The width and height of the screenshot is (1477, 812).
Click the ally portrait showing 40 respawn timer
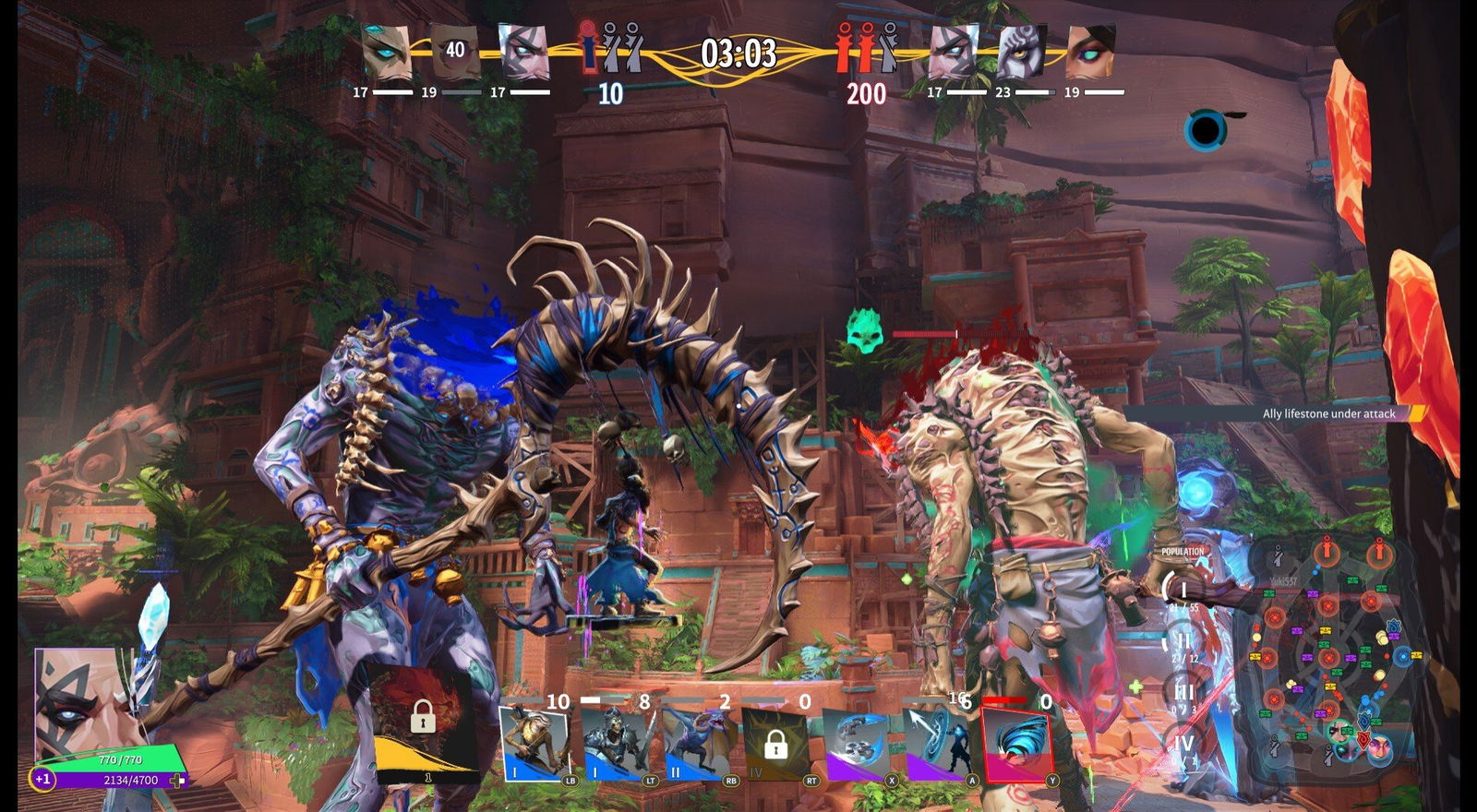[x=454, y=52]
